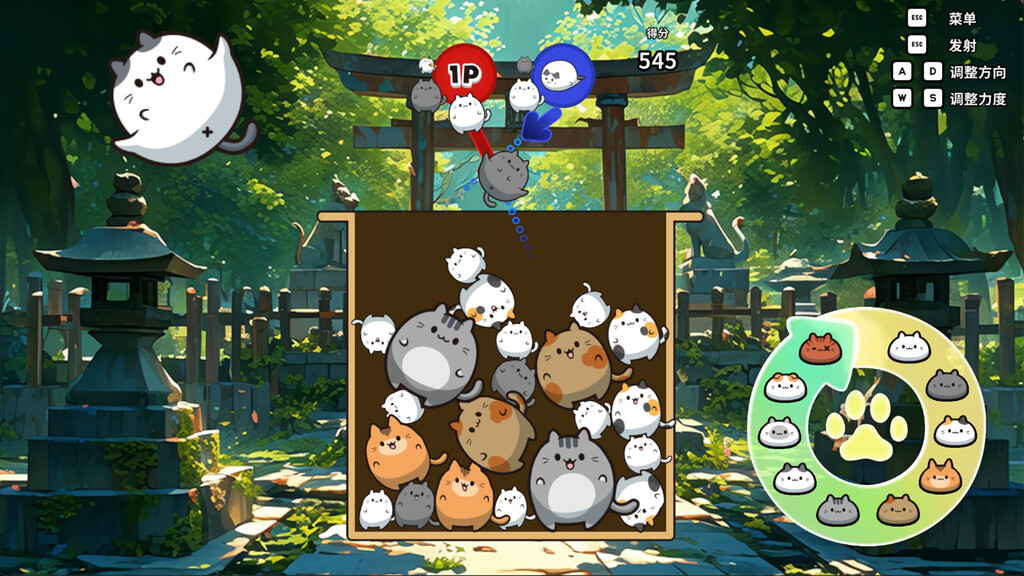The image size is (1024, 576).
Task: Select the orange cat icon on the wheel
Action: (940, 477)
